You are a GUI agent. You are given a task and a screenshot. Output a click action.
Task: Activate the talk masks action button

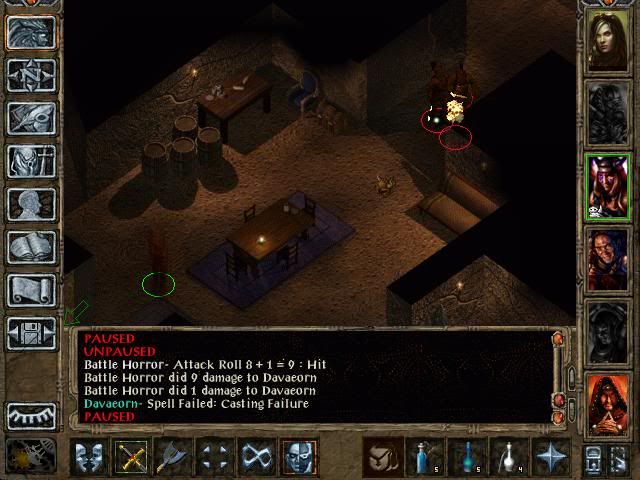tap(88, 458)
